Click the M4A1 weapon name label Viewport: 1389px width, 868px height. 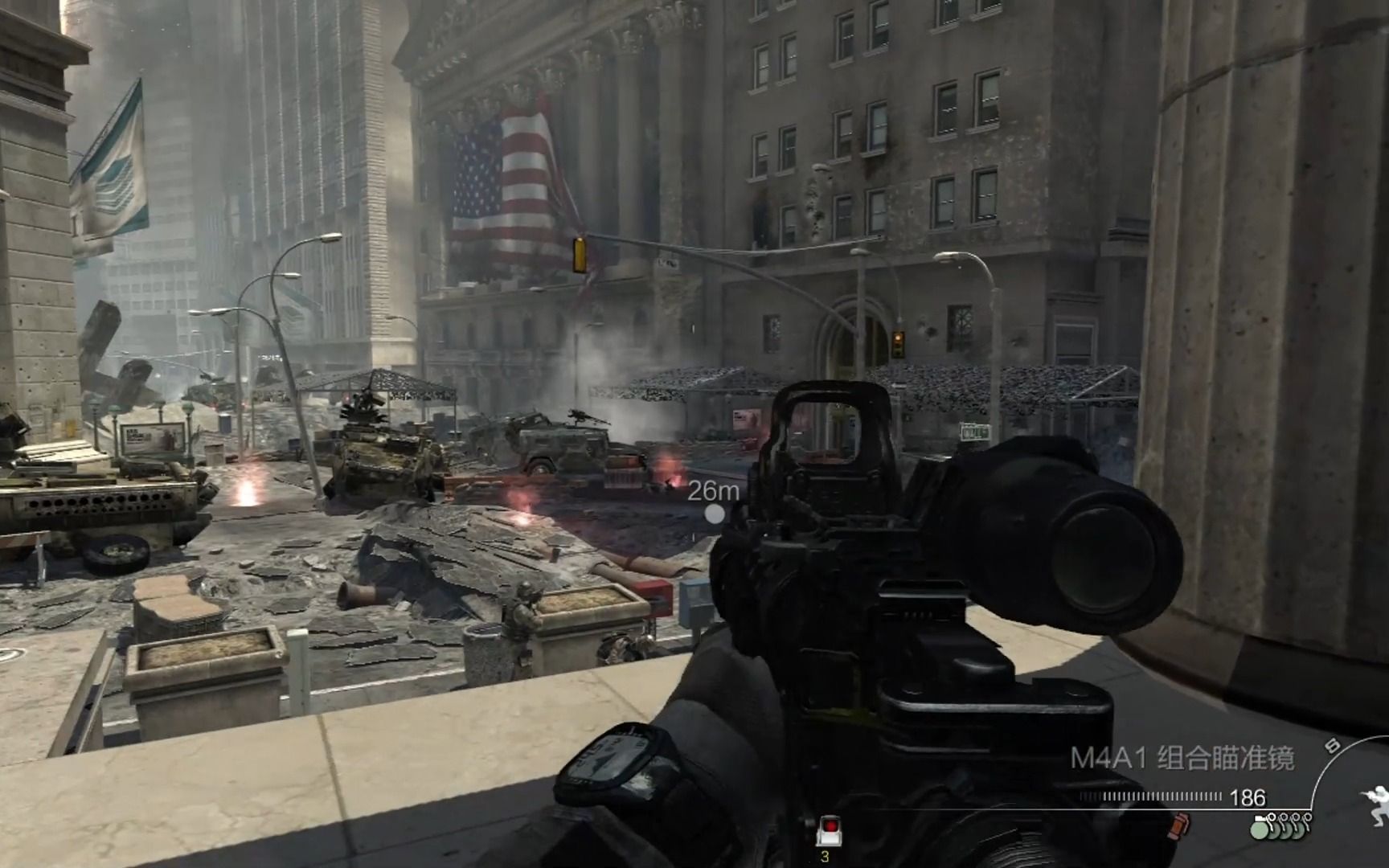pos(1181,758)
